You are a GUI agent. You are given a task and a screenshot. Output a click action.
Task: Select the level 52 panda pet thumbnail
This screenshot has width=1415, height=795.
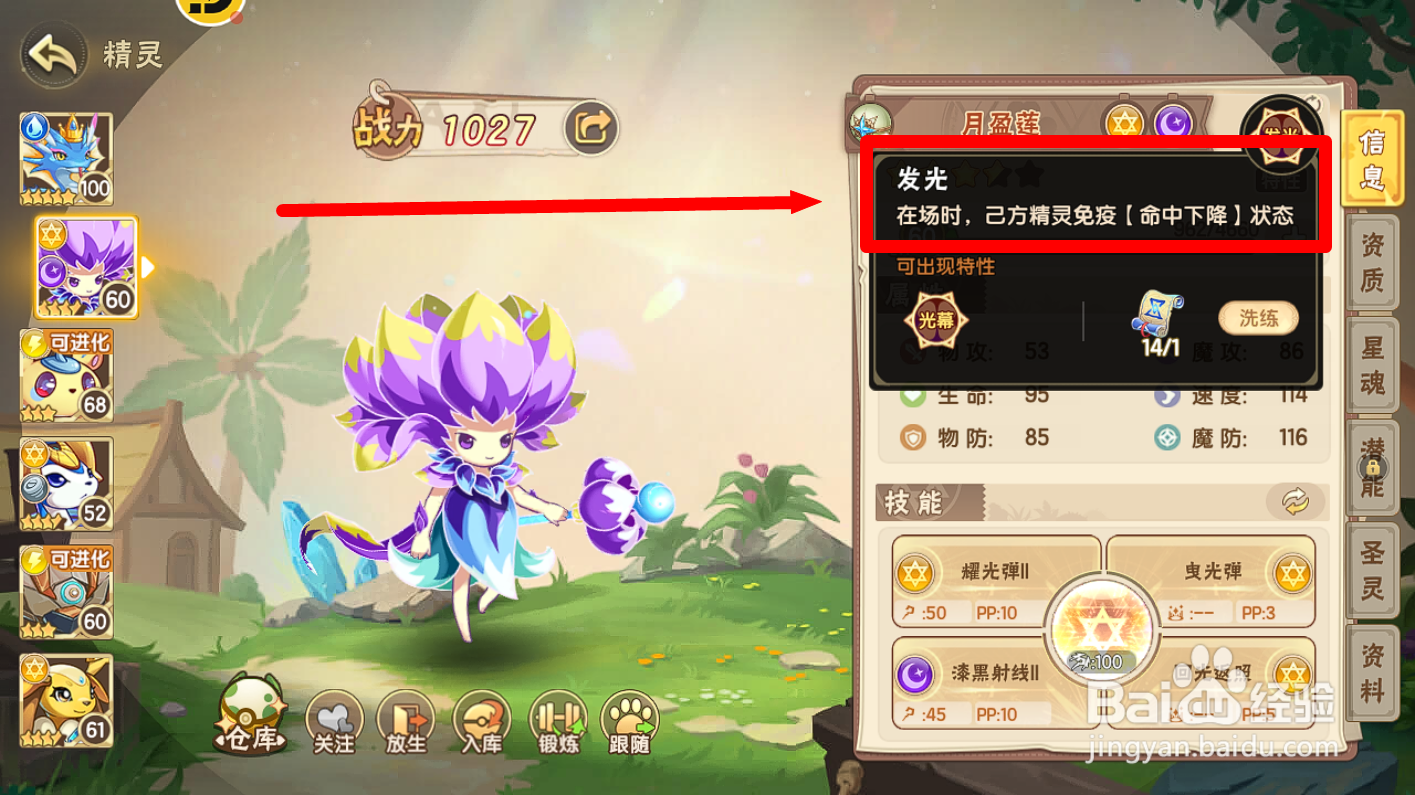click(66, 483)
